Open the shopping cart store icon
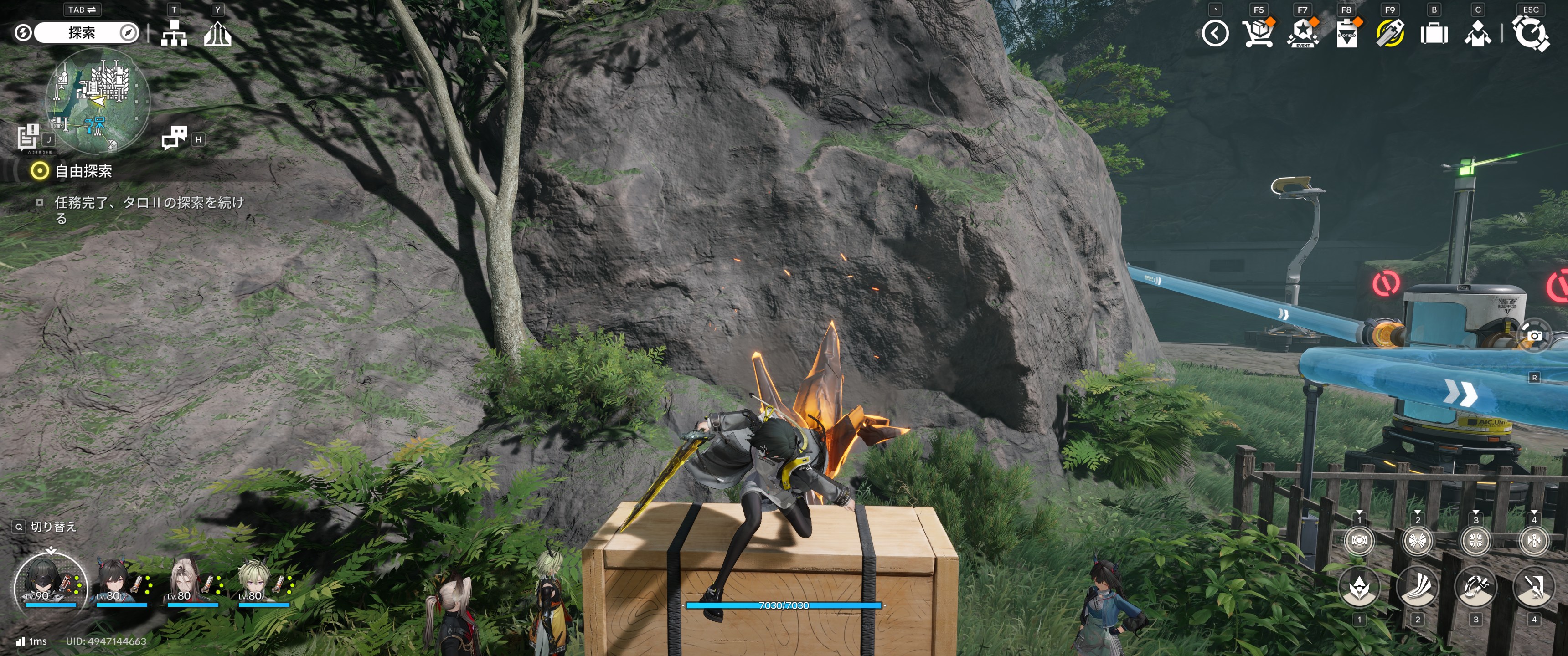This screenshot has height=656, width=1568. (x=1258, y=33)
